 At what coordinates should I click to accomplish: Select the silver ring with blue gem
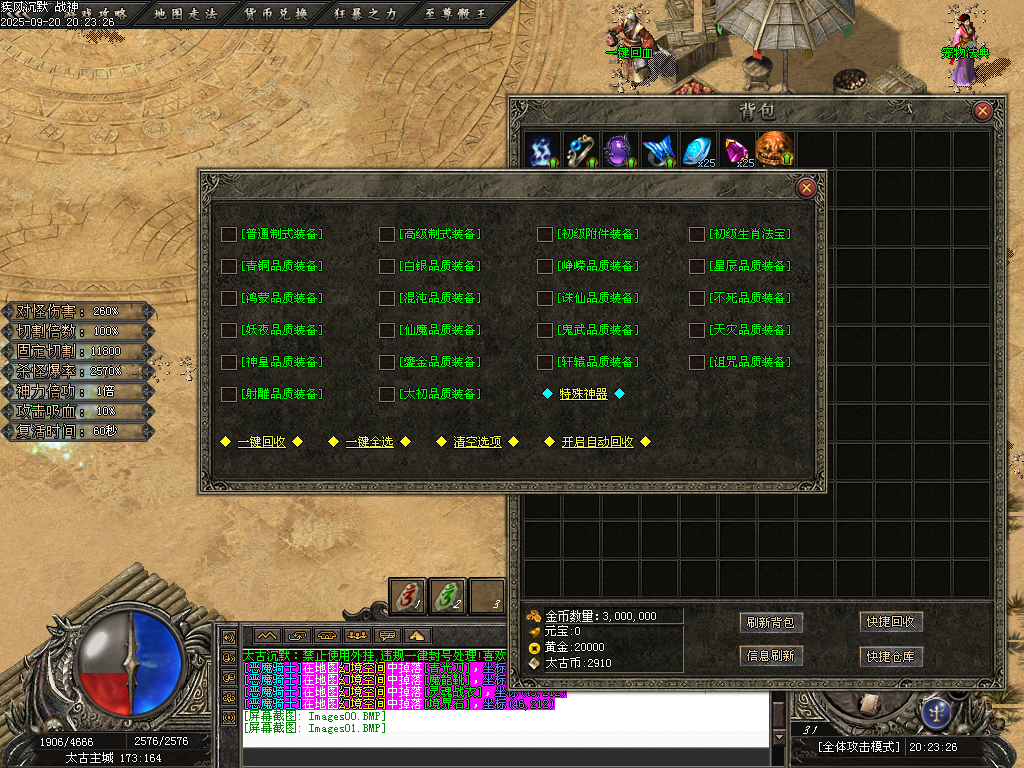click(581, 150)
